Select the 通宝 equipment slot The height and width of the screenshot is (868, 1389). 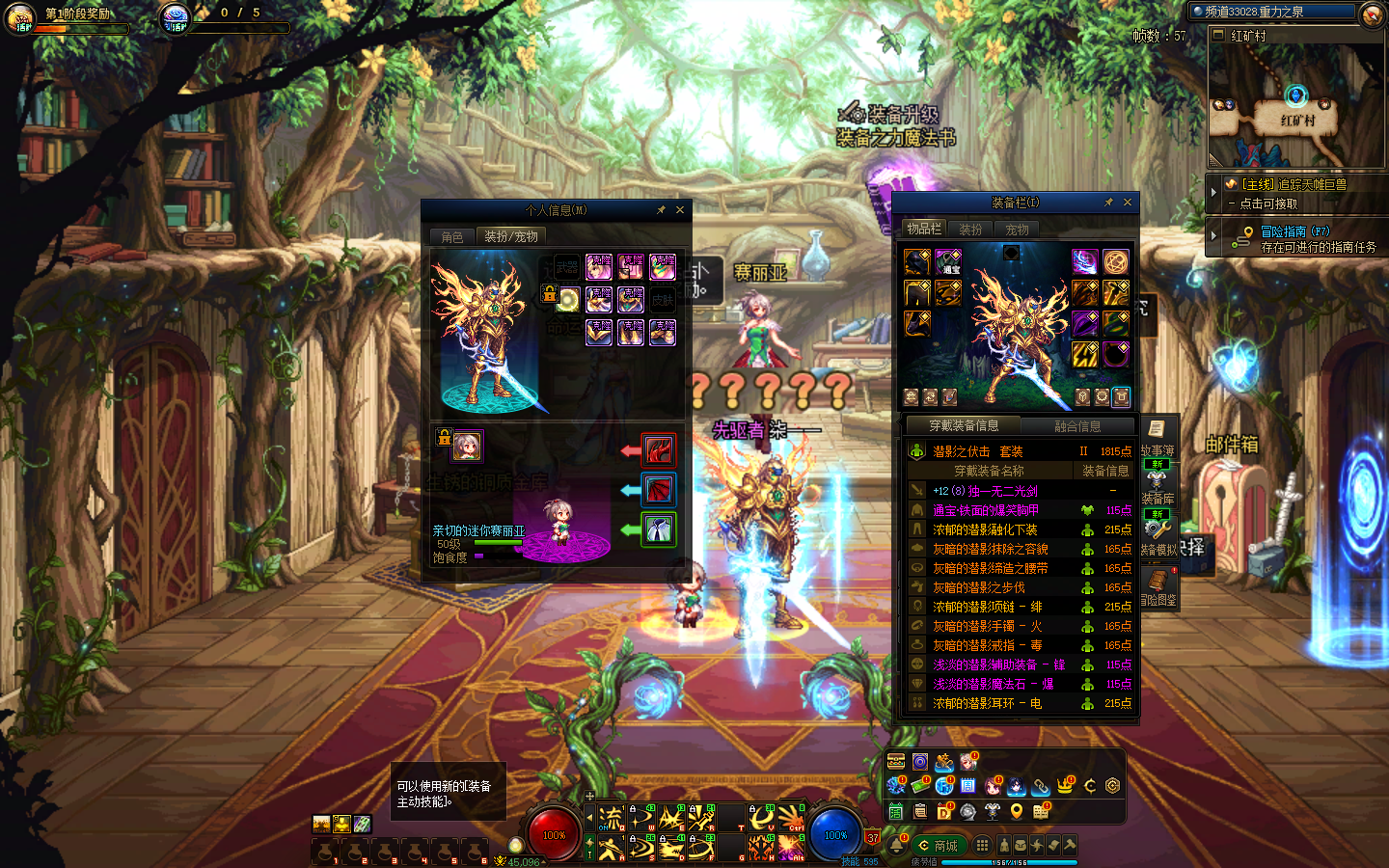coord(948,262)
